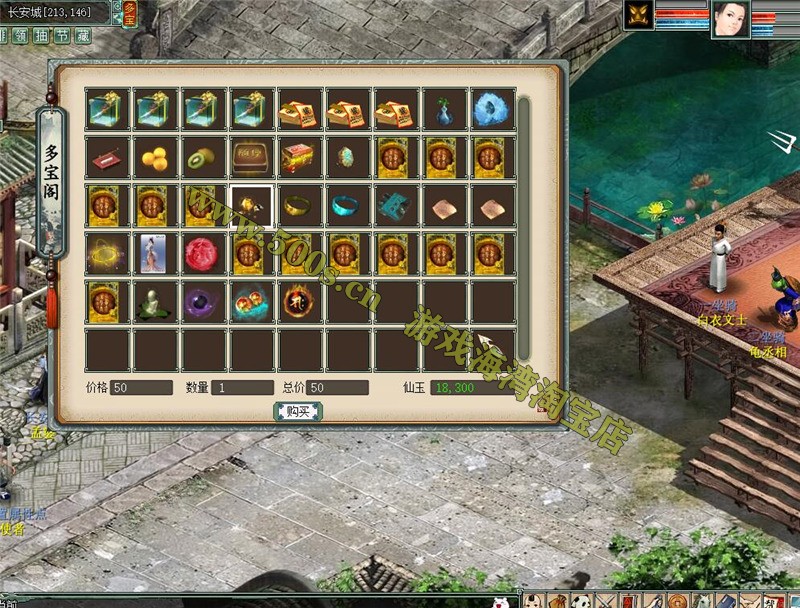The height and width of the screenshot is (608, 800).
Task: Pick the lady portrait card item
Action: pyautogui.click(x=157, y=253)
